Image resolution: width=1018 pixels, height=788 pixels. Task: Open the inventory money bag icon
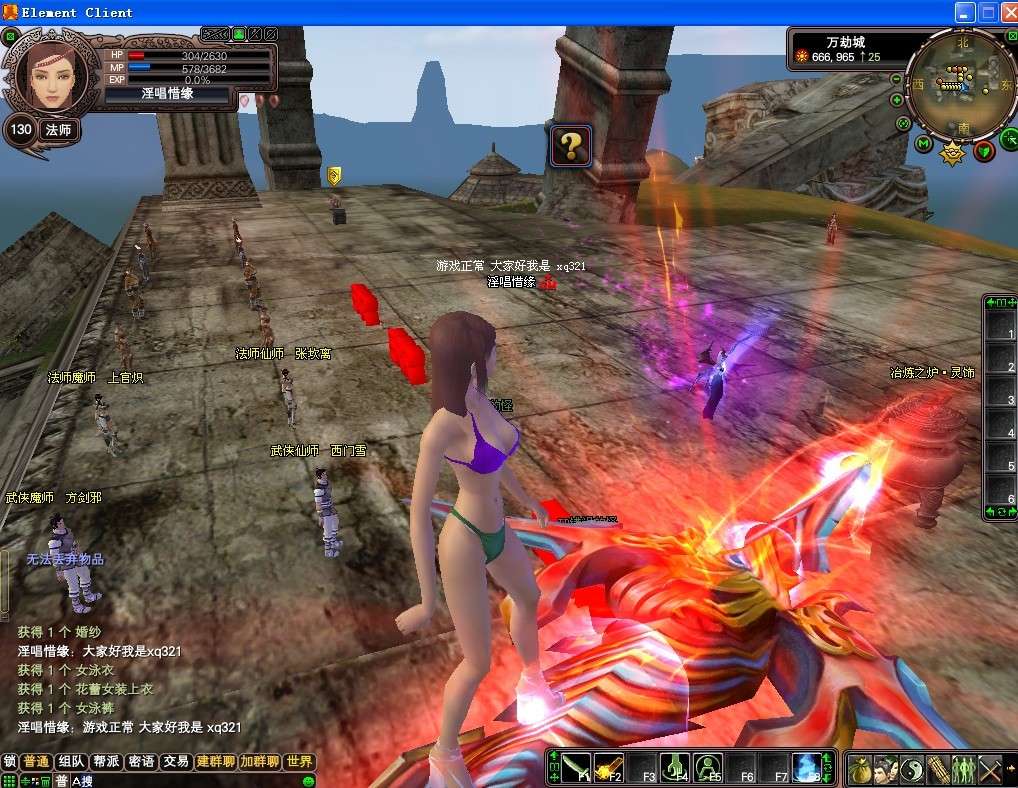(859, 769)
